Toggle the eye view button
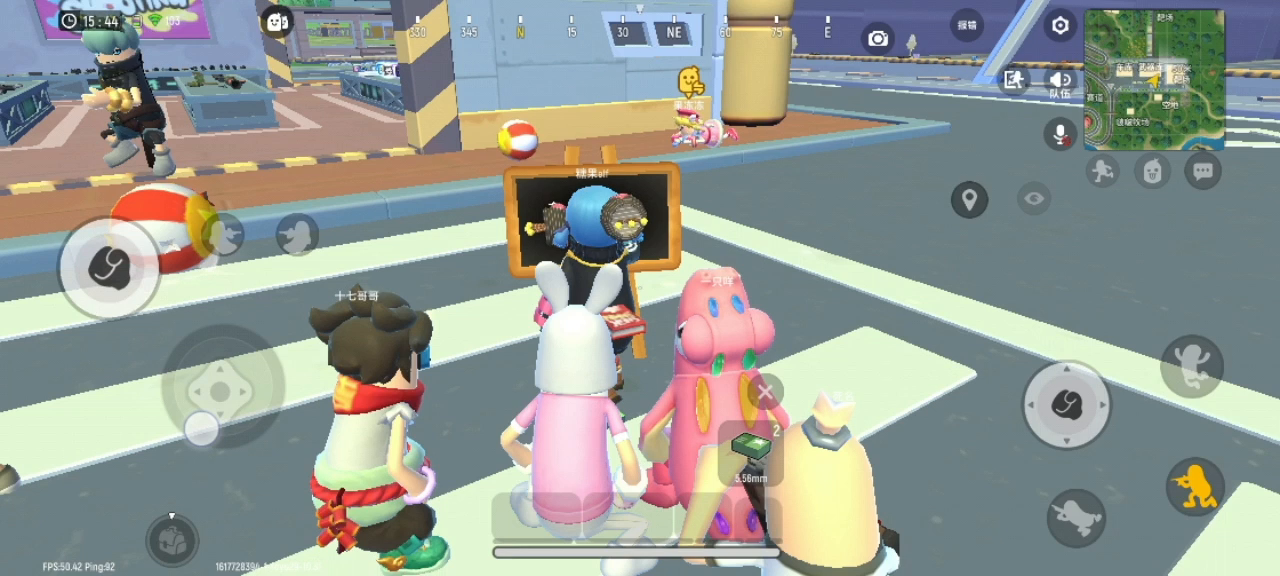This screenshot has width=1280, height=576. click(x=1034, y=199)
